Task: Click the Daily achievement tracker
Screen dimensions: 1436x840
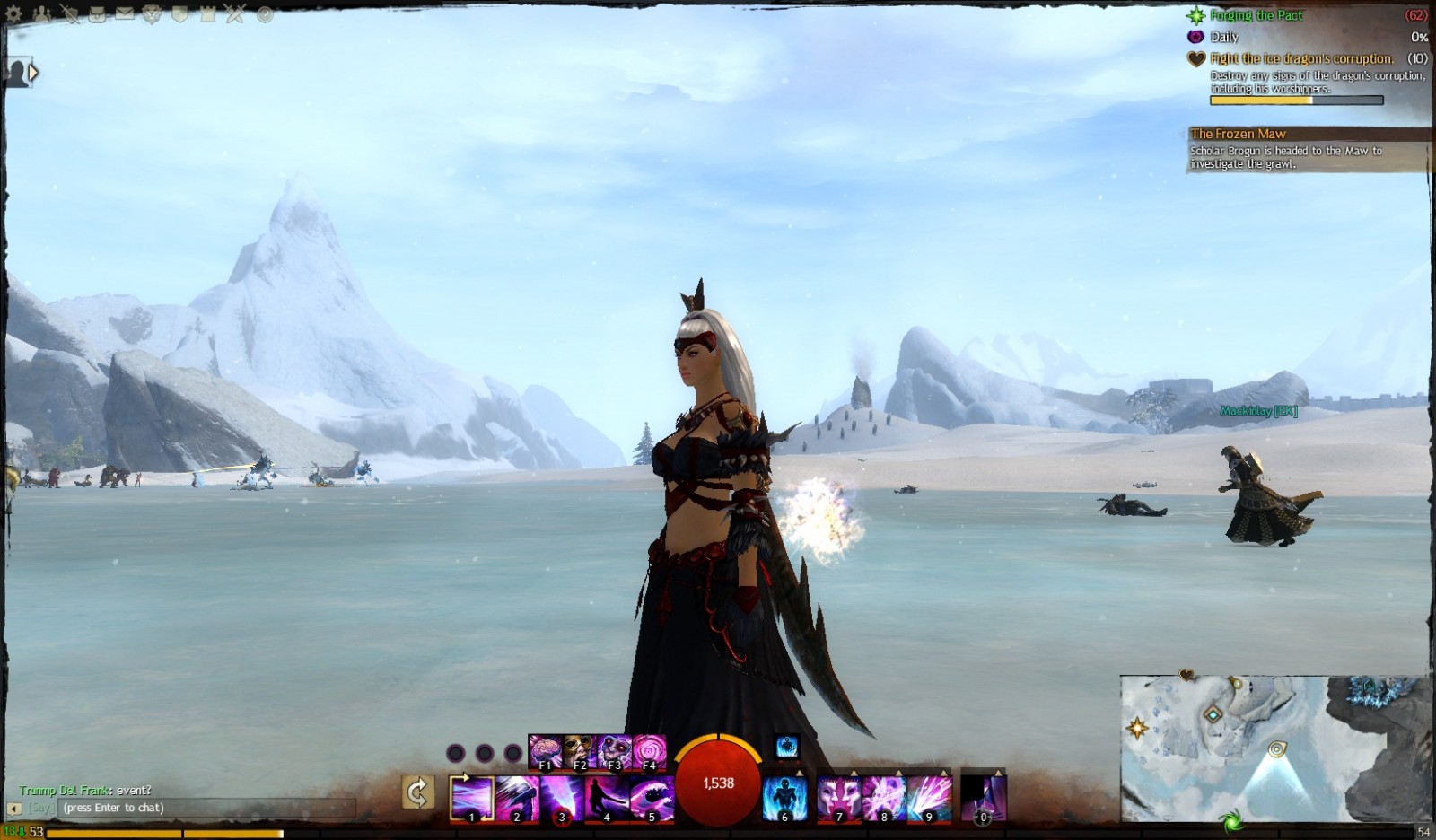Action: [x=1224, y=37]
